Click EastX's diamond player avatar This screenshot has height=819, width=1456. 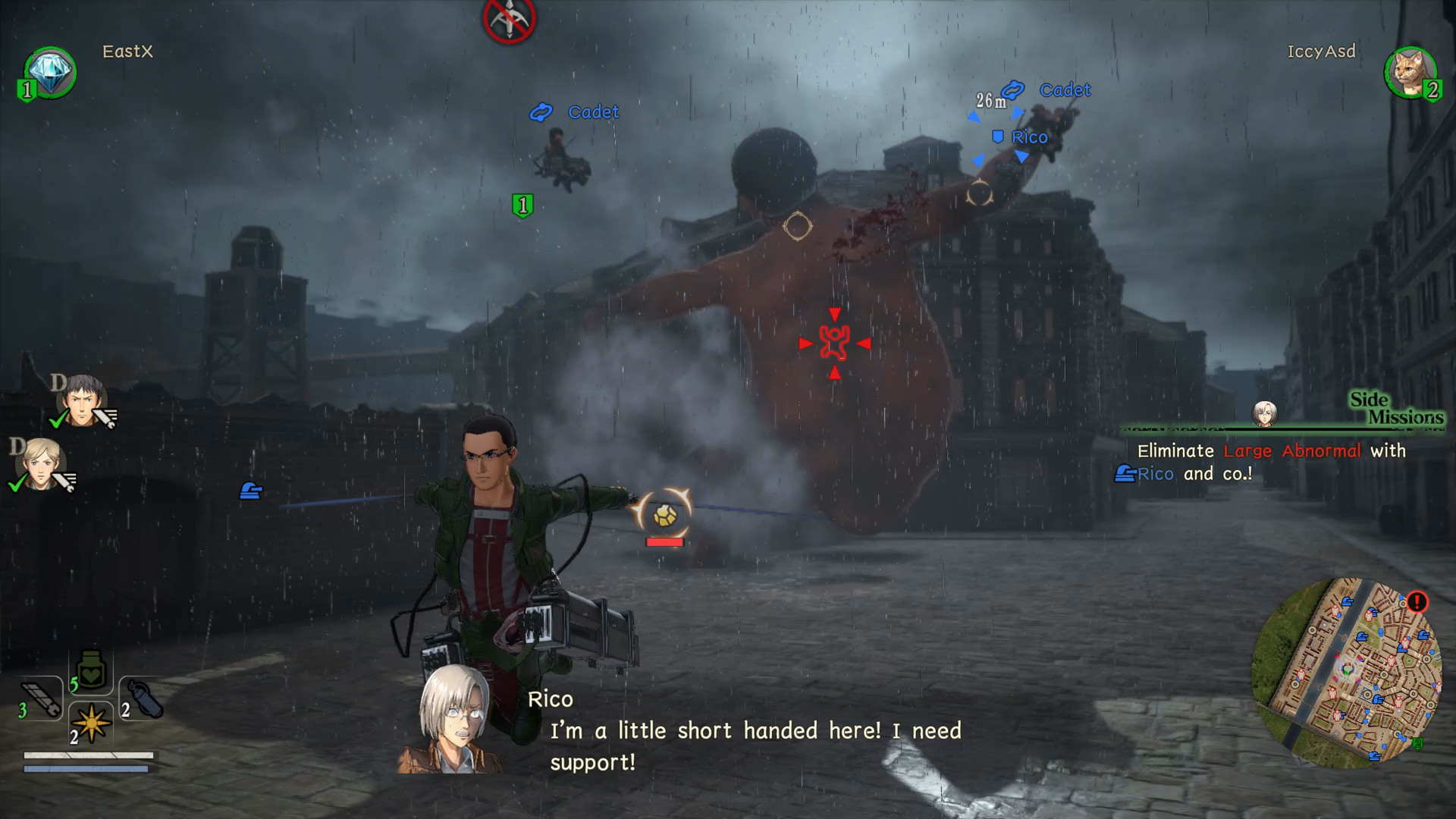tap(50, 73)
